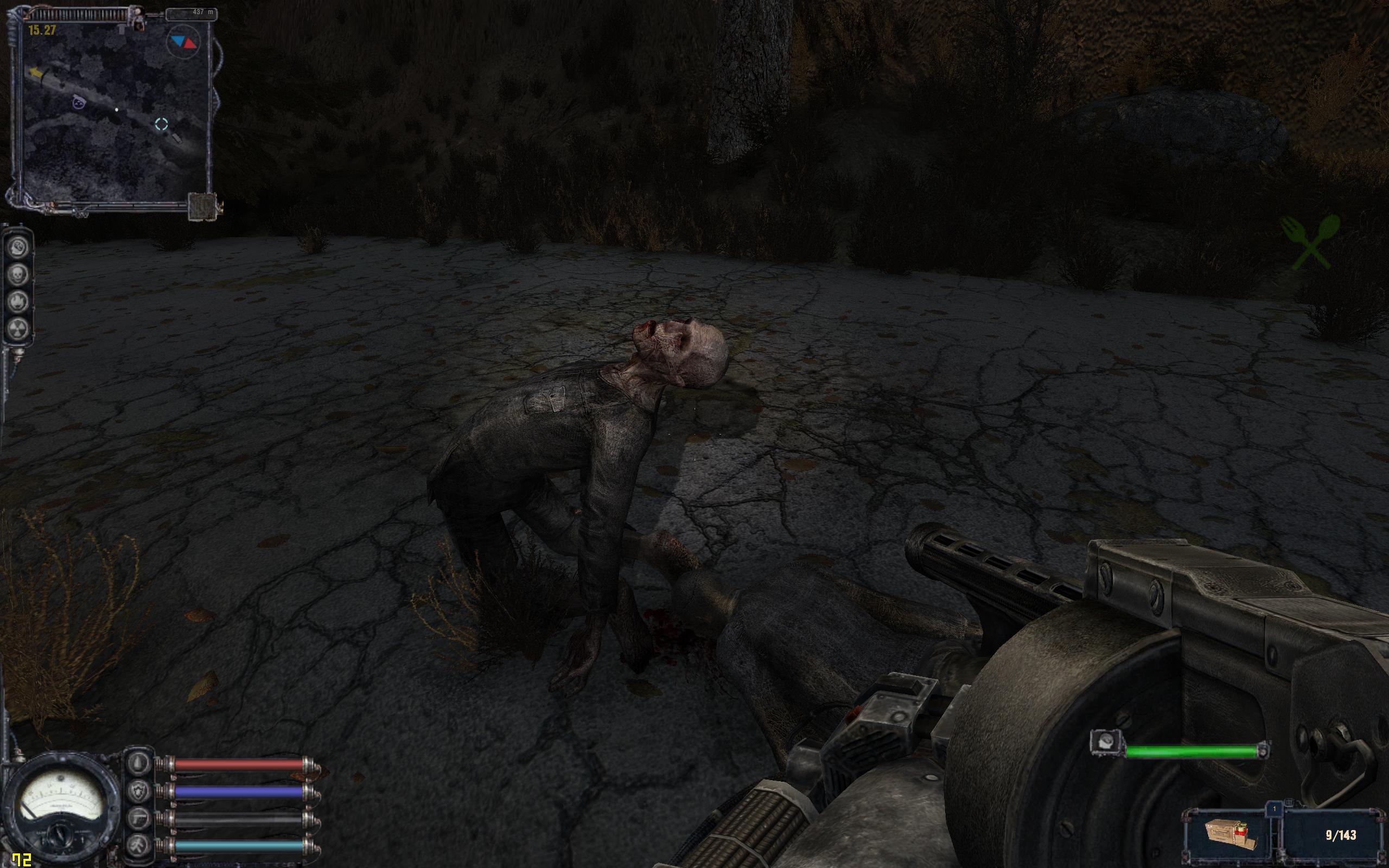Click the skull hazard indicator icon

(x=18, y=275)
